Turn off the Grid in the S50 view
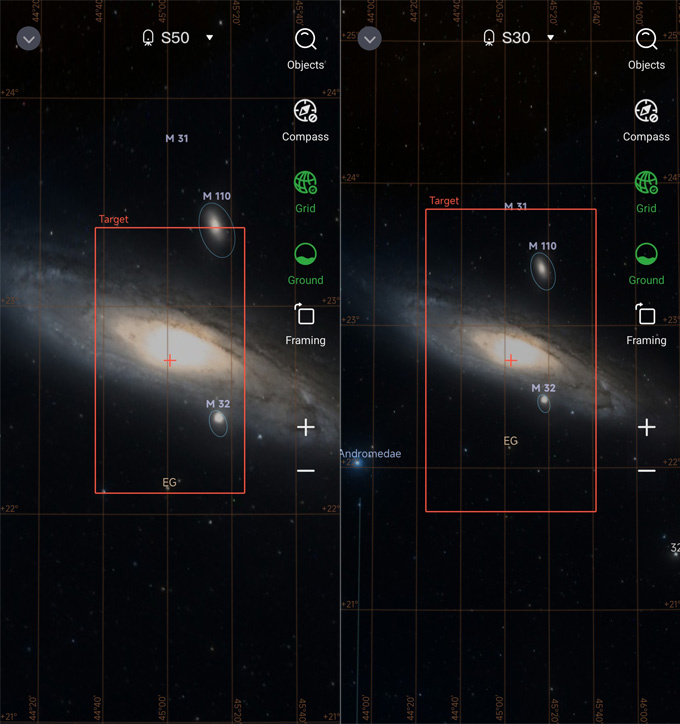The image size is (680, 724). click(x=306, y=184)
